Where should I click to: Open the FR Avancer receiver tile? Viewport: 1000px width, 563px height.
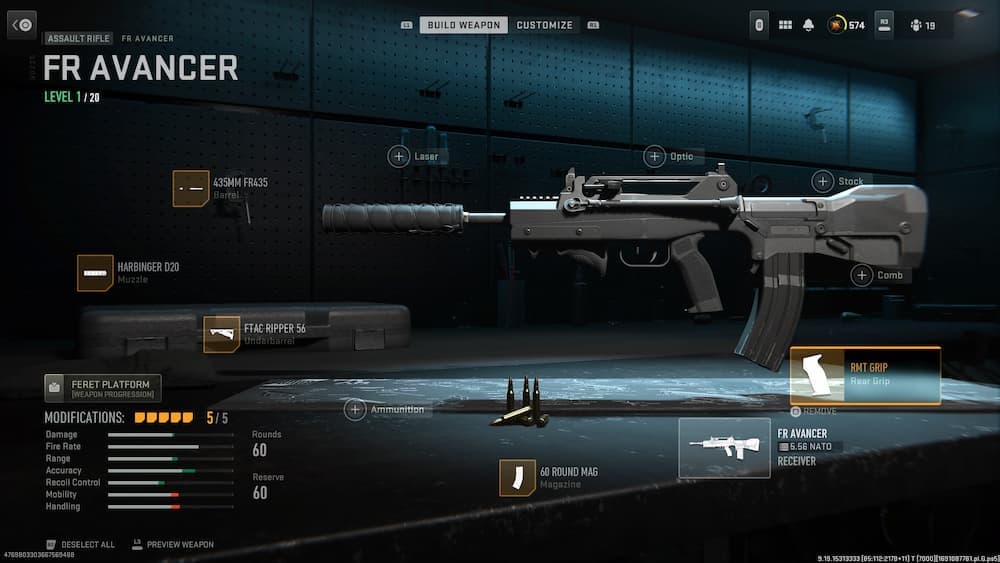coord(724,447)
